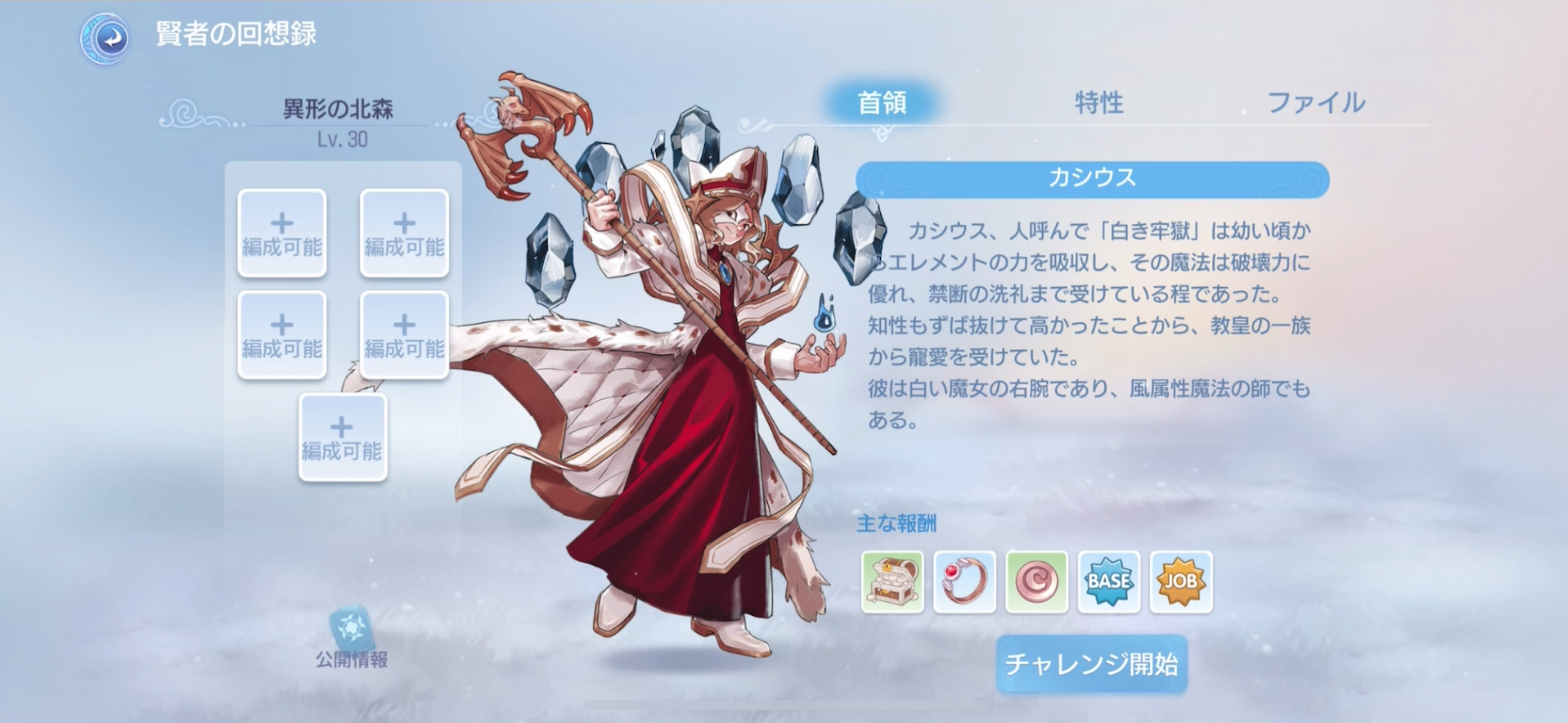
Task: Switch to the 特性 tab
Action: [1099, 103]
